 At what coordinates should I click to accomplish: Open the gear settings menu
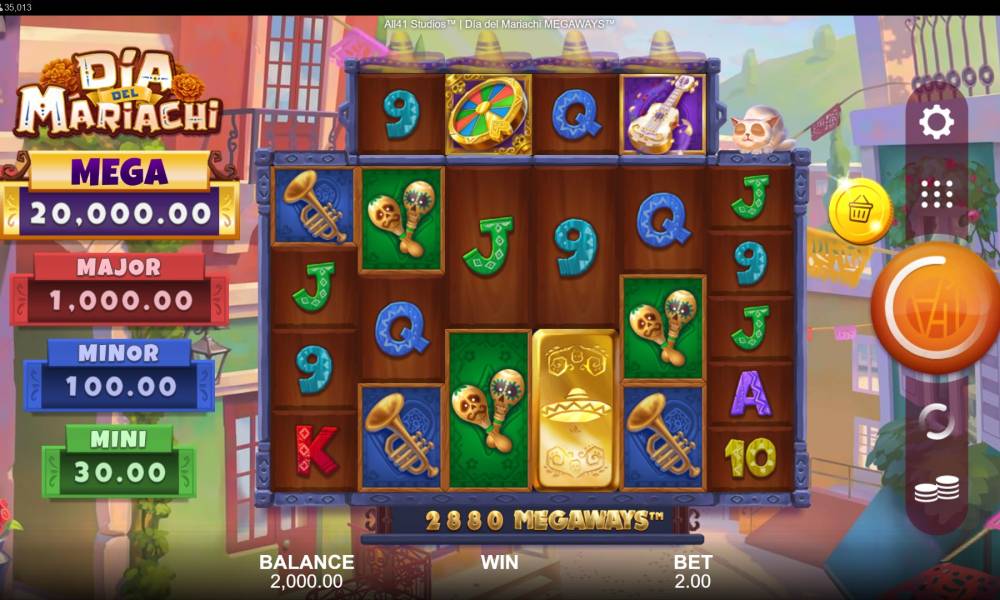[x=937, y=124]
